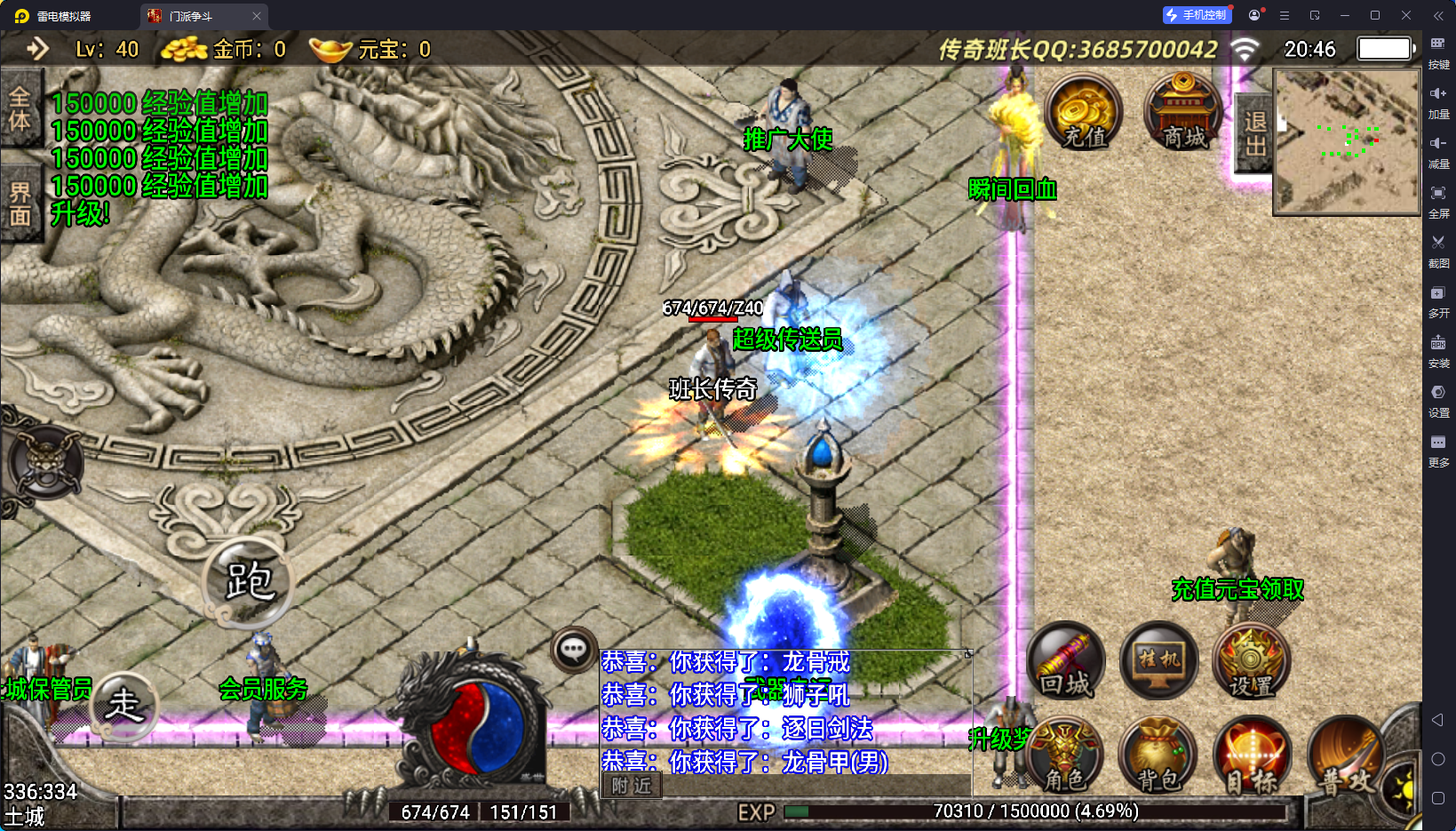Toggle 挂机 auto-battle mode
This screenshot has height=831, width=1456.
(1159, 661)
